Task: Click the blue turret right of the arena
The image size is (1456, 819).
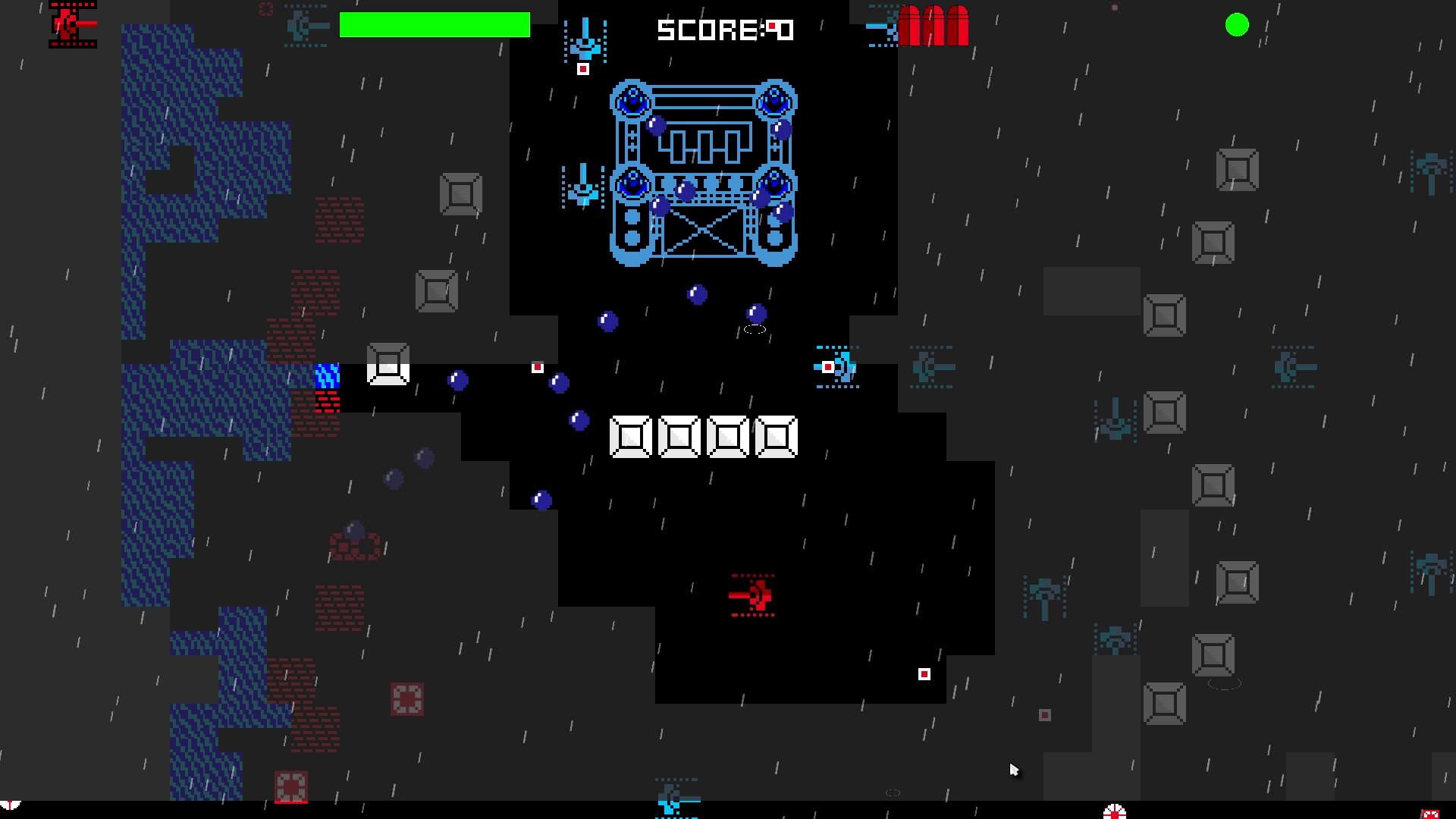Action: (x=839, y=367)
